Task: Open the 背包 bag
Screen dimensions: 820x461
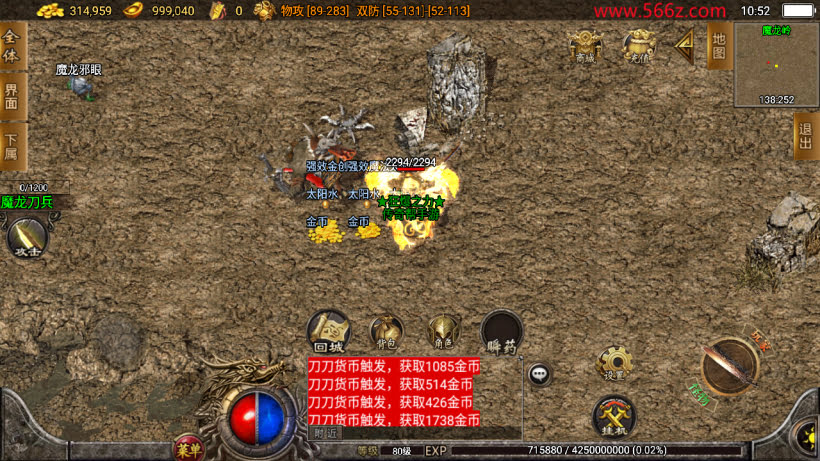Action: coord(386,331)
